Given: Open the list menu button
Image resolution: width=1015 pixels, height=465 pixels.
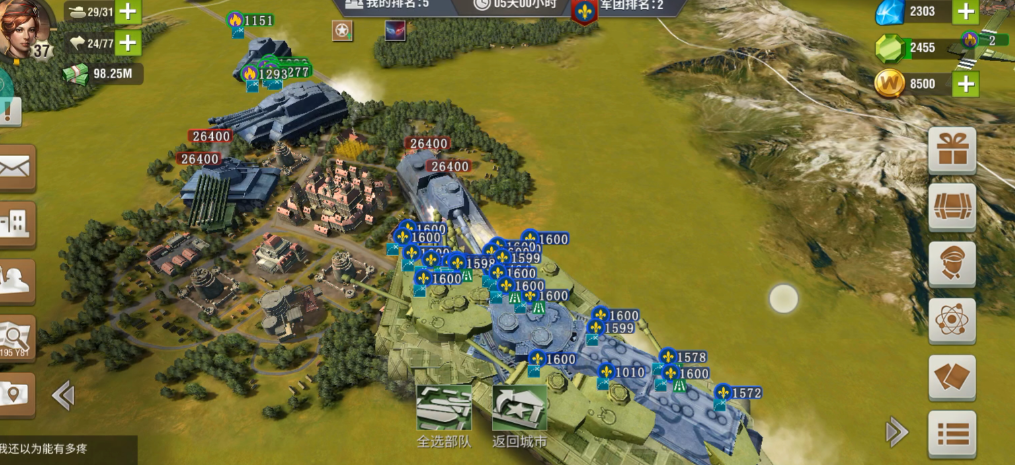Looking at the screenshot, I should point(952,434).
